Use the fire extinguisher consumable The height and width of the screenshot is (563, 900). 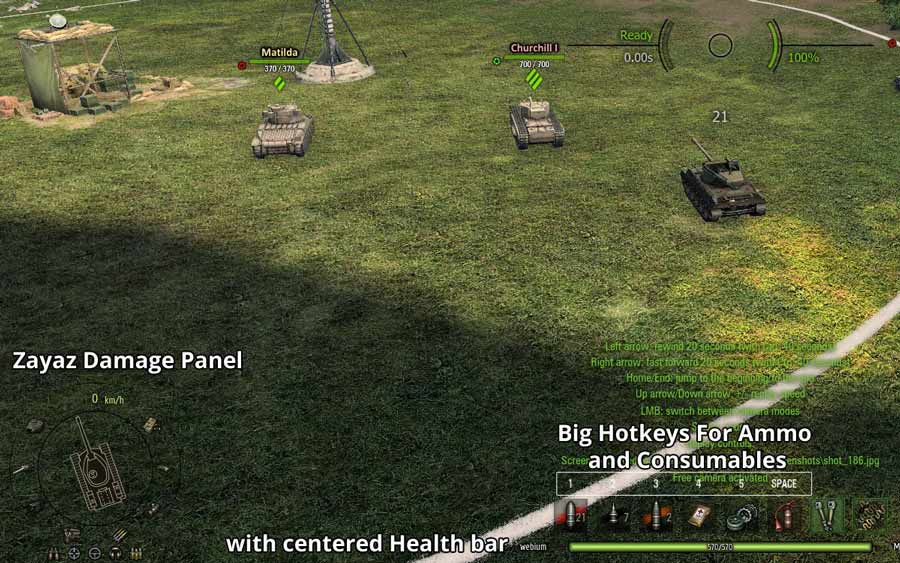[x=783, y=516]
